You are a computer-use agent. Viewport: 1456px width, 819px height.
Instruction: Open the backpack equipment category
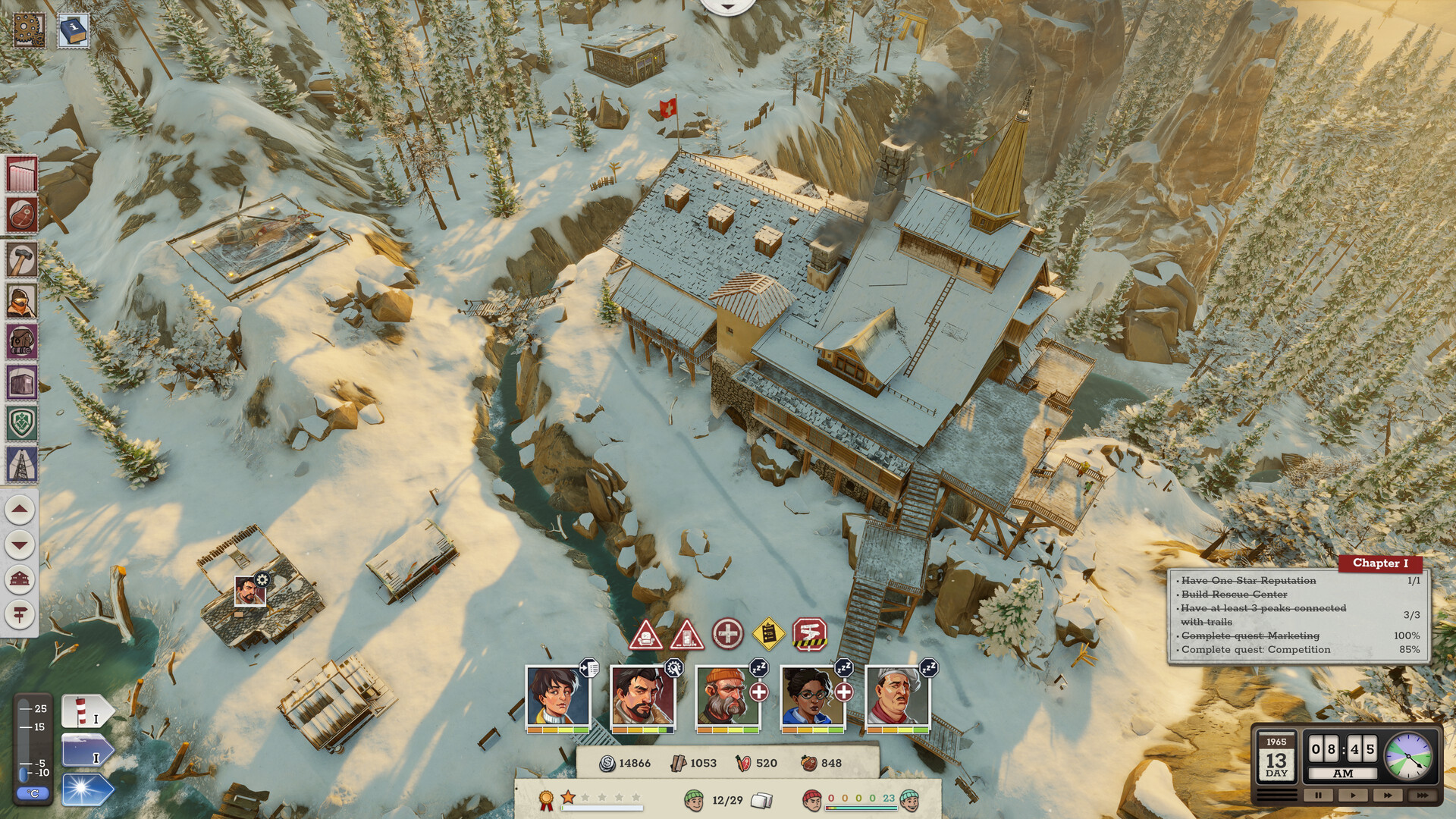click(20, 341)
